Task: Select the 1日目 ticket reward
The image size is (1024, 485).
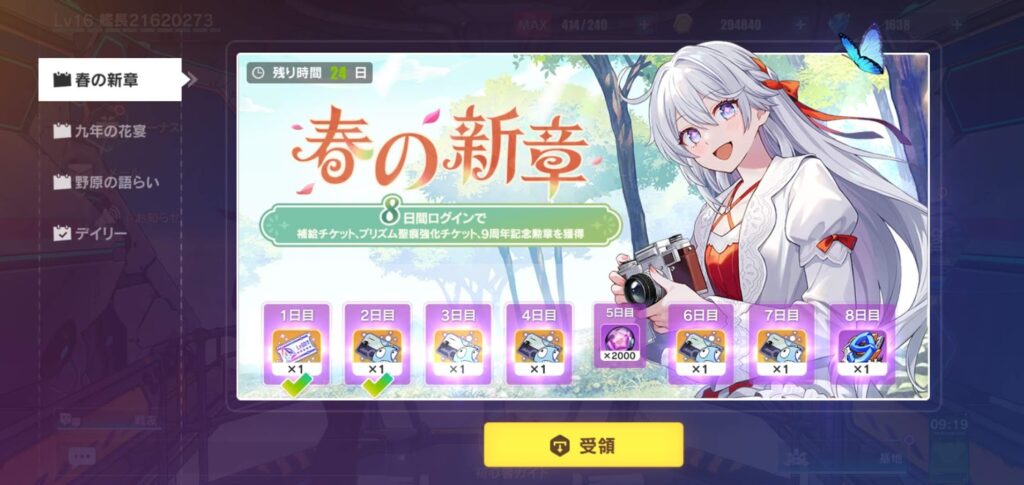Action: [296, 345]
